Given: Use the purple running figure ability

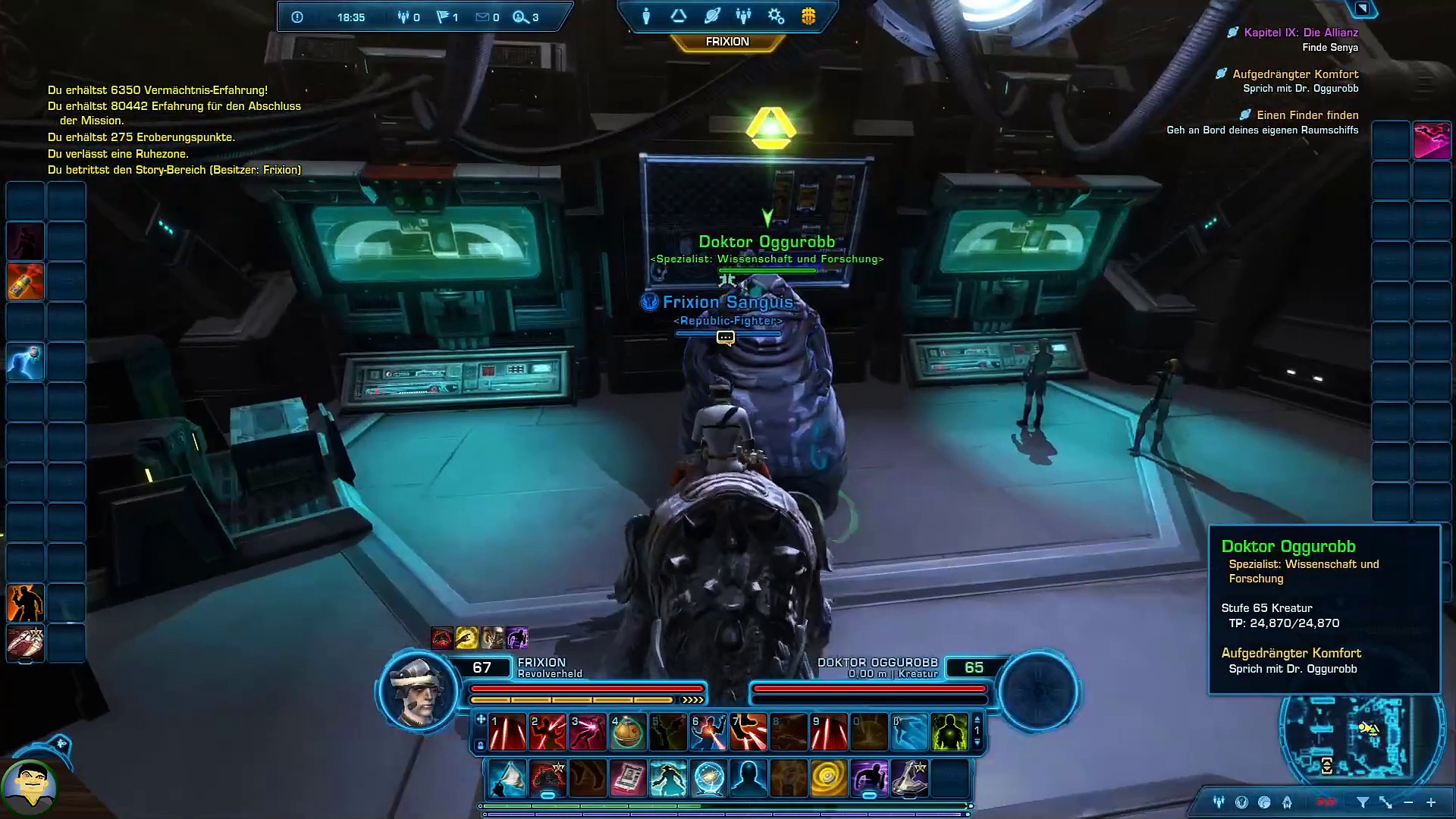Looking at the screenshot, I should point(869,779).
